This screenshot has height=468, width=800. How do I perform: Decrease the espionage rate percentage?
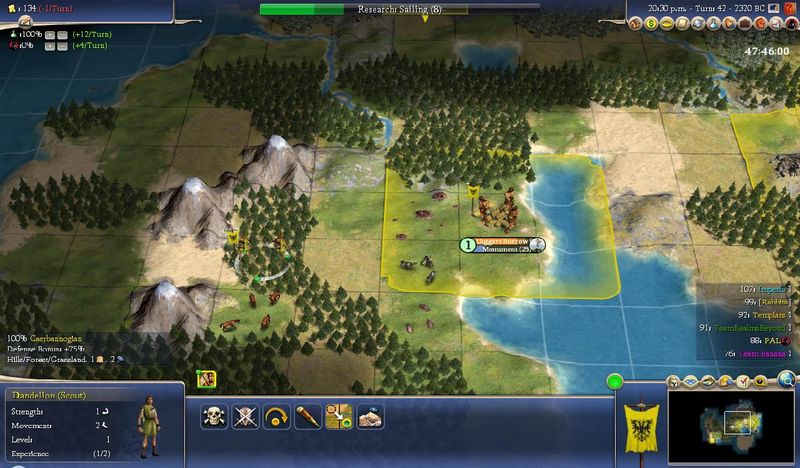tap(62, 46)
